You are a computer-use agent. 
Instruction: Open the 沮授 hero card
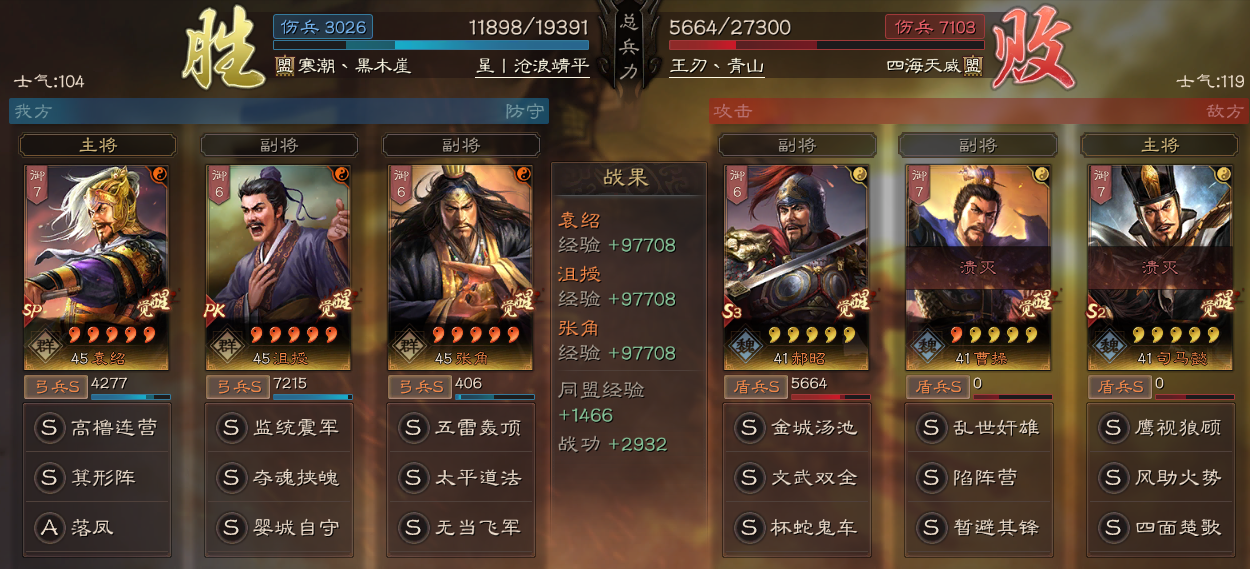tap(279, 267)
